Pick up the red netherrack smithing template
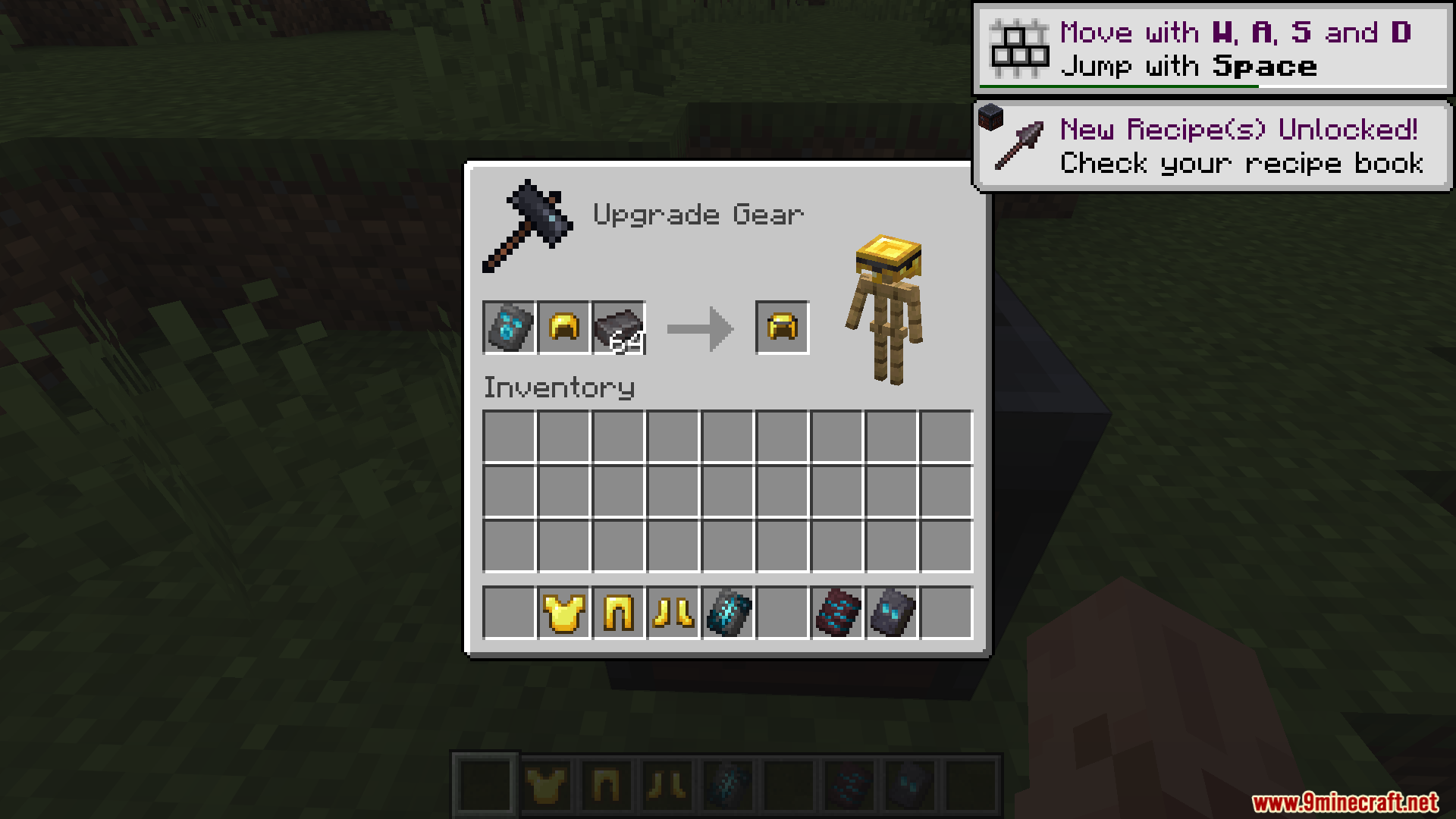This screenshot has width=1456, height=819. [x=836, y=612]
